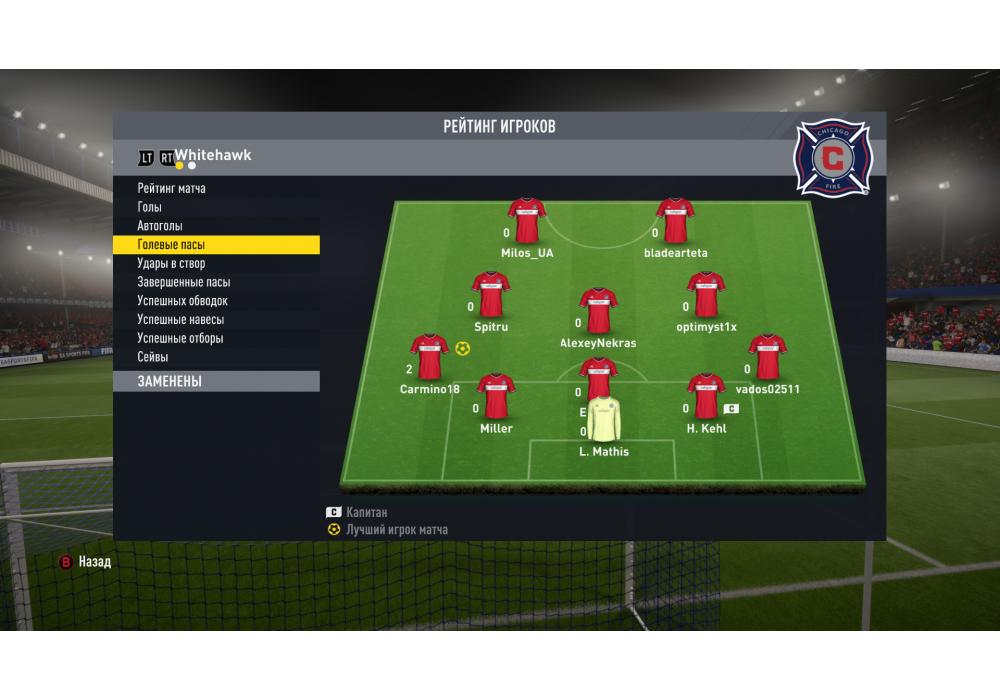Select the highlighted Голевые пасы entry
The image size is (1000, 700).
click(x=173, y=245)
